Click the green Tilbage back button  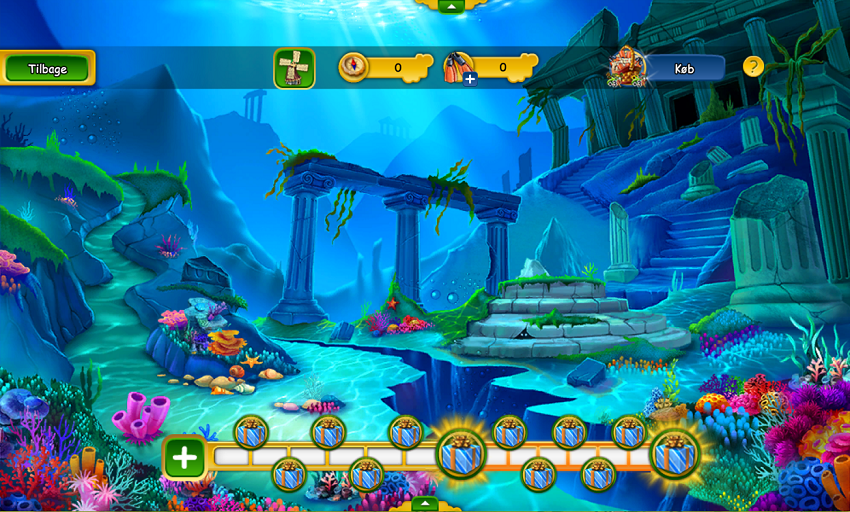tap(47, 68)
